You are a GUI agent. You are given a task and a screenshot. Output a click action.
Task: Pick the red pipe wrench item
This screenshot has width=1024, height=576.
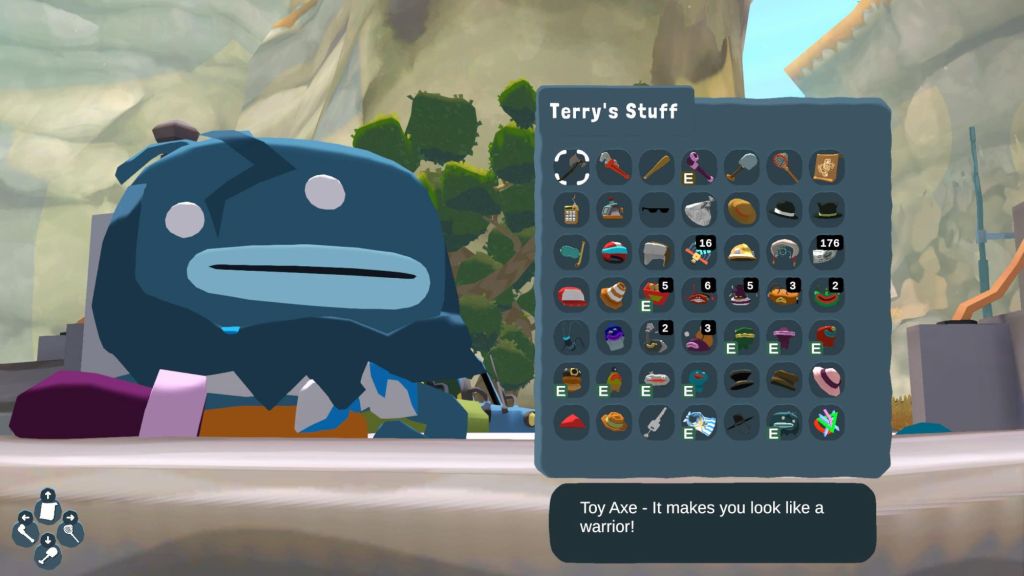pyautogui.click(x=614, y=166)
